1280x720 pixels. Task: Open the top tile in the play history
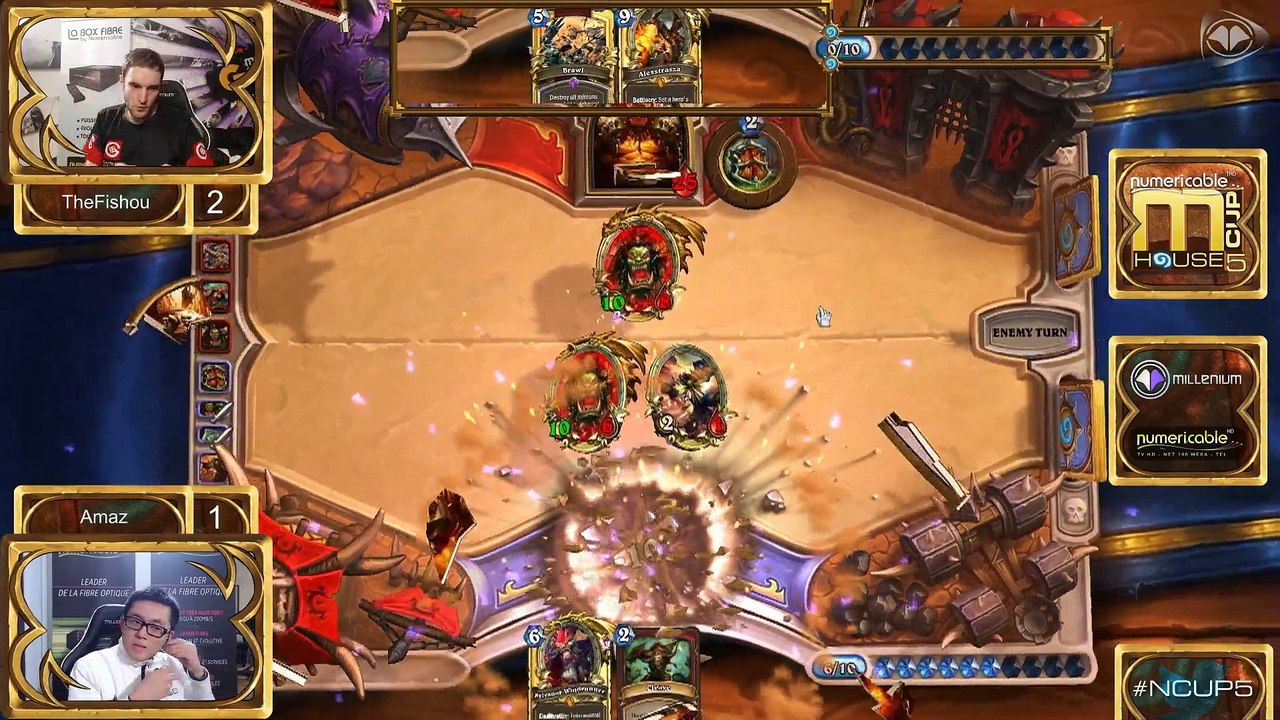point(214,258)
